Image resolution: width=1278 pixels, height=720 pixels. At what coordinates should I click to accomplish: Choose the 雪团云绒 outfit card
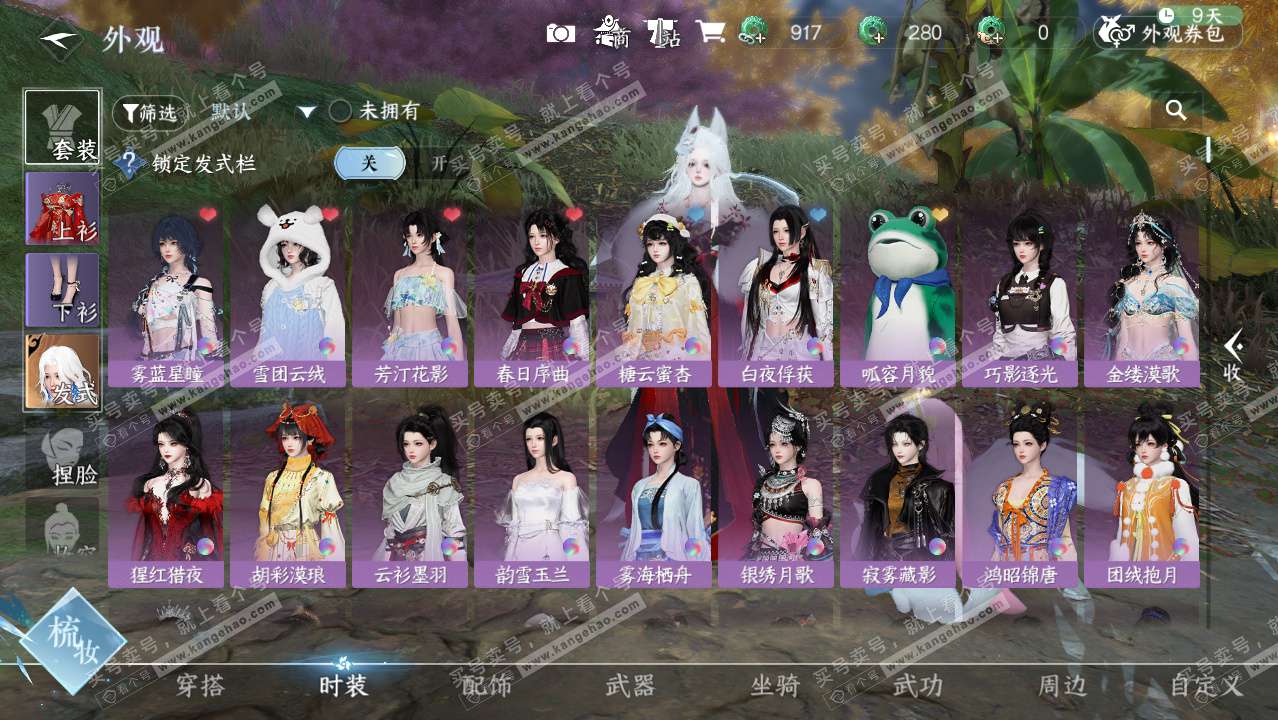coord(290,297)
